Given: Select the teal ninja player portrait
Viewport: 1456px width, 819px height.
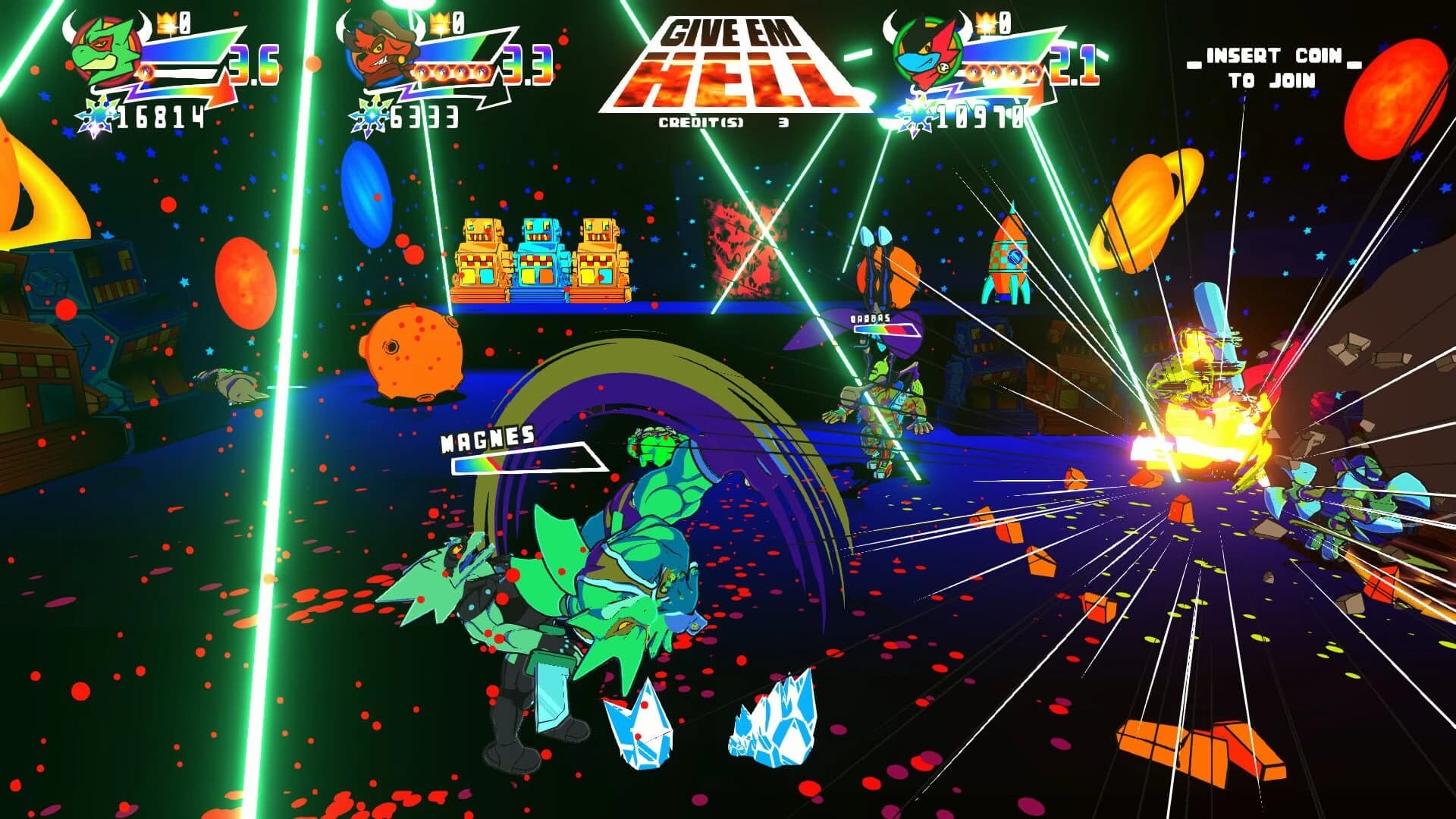Looking at the screenshot, I should 925,49.
